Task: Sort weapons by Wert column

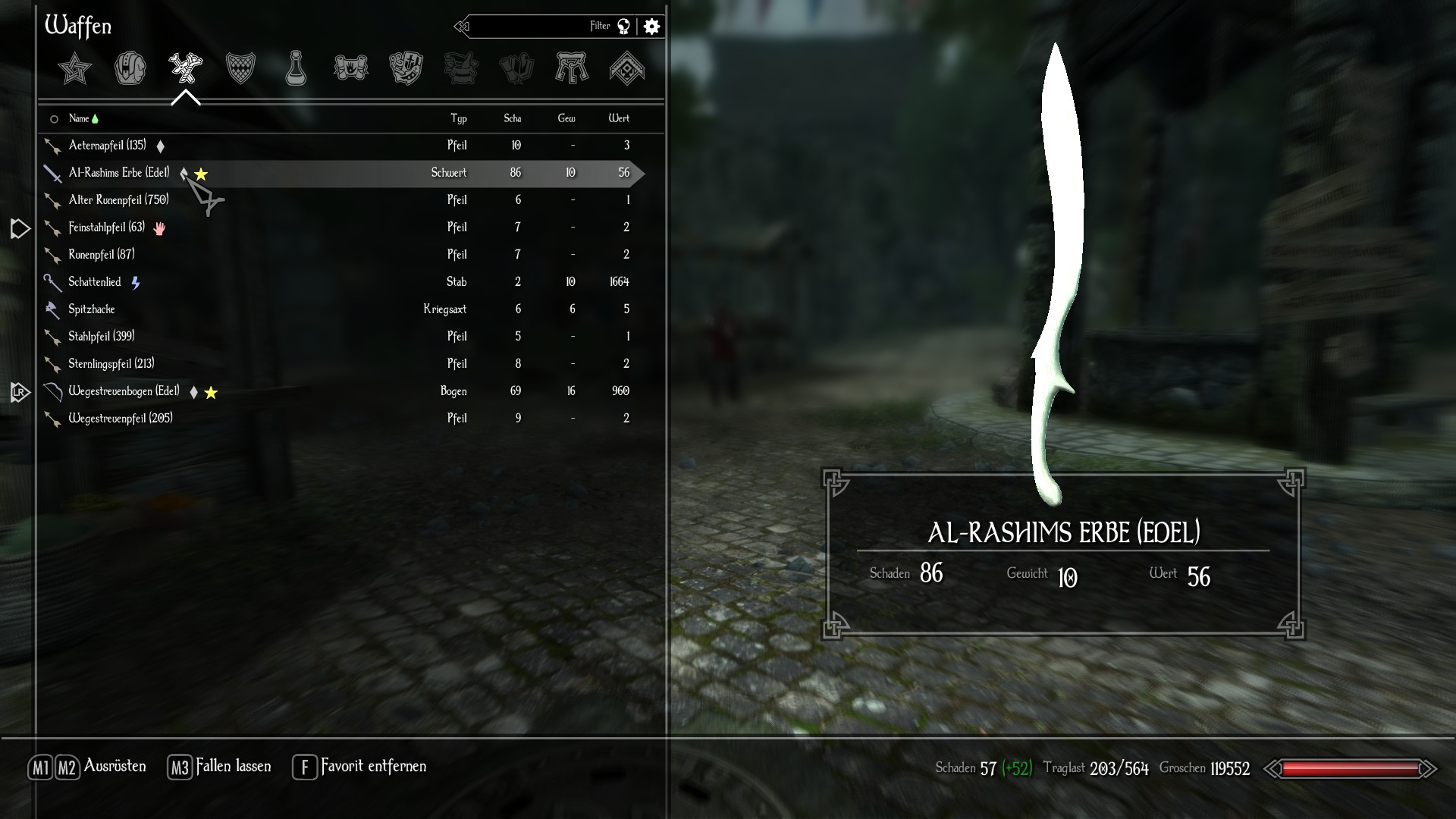Action: pos(619,118)
